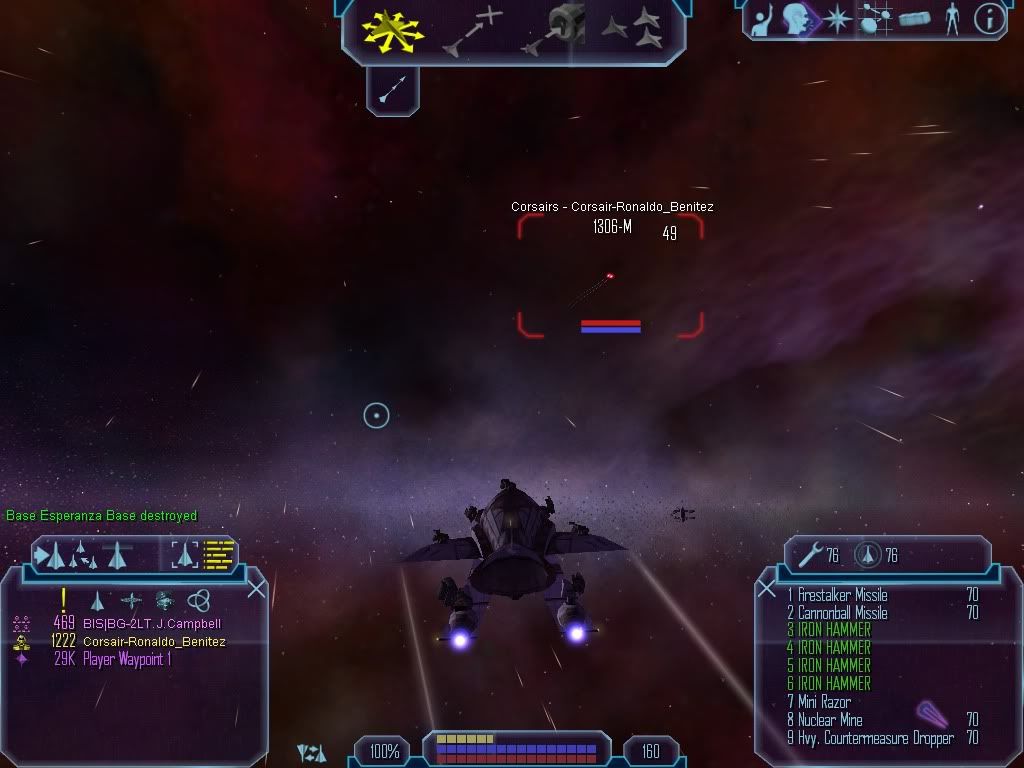
Task: Select Player Waypoint 1 contact entry
Action: point(126,660)
